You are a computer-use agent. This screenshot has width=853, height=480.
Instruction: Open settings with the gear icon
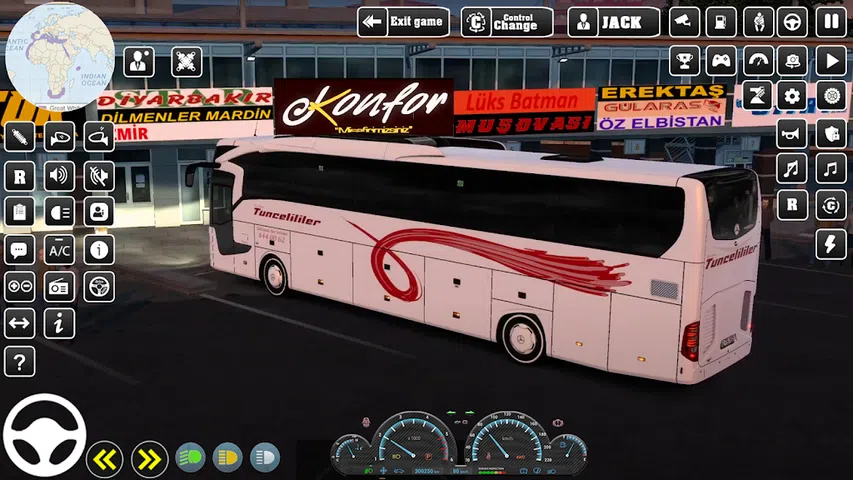793,96
